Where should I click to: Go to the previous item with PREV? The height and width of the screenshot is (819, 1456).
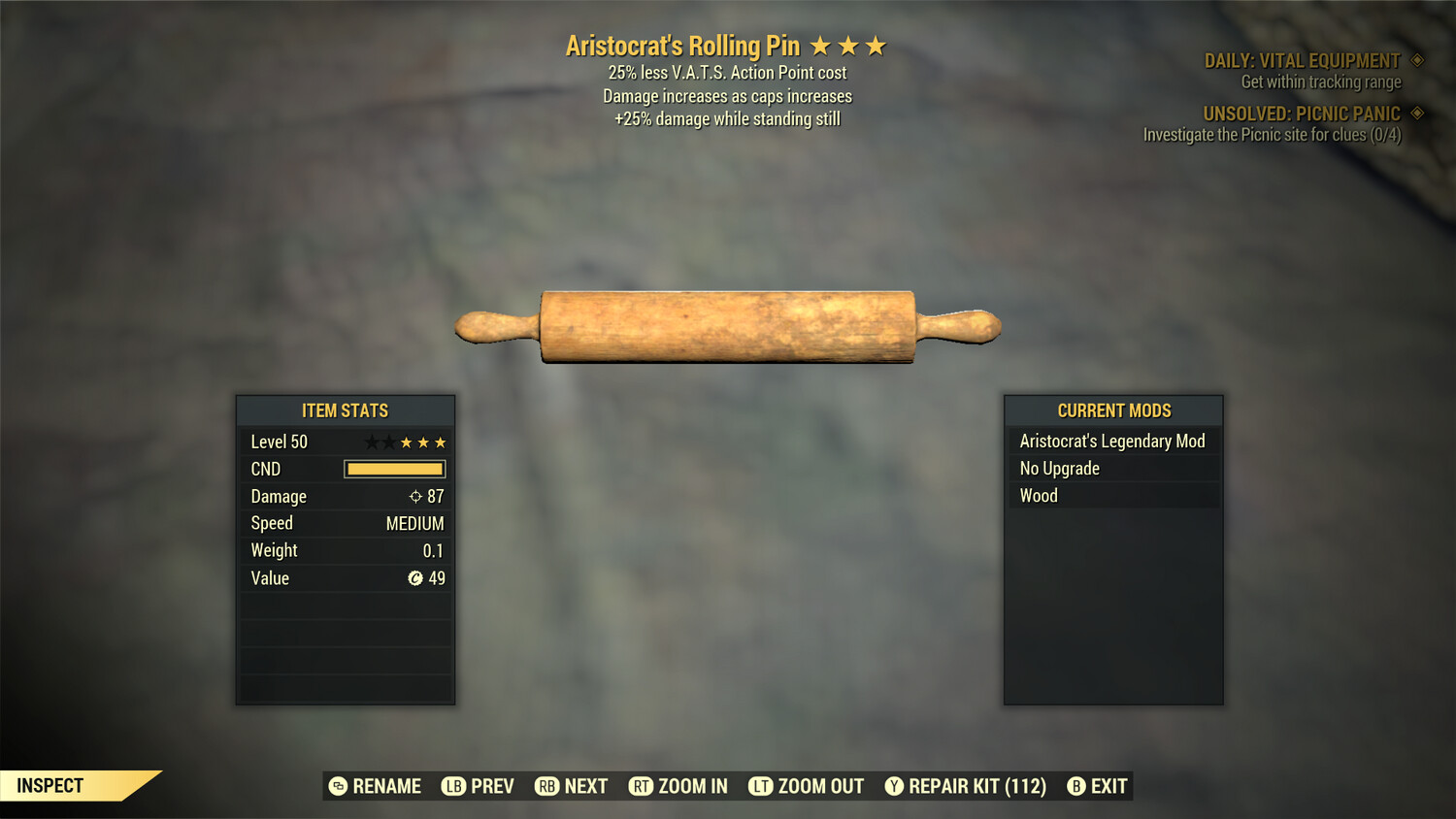478,786
